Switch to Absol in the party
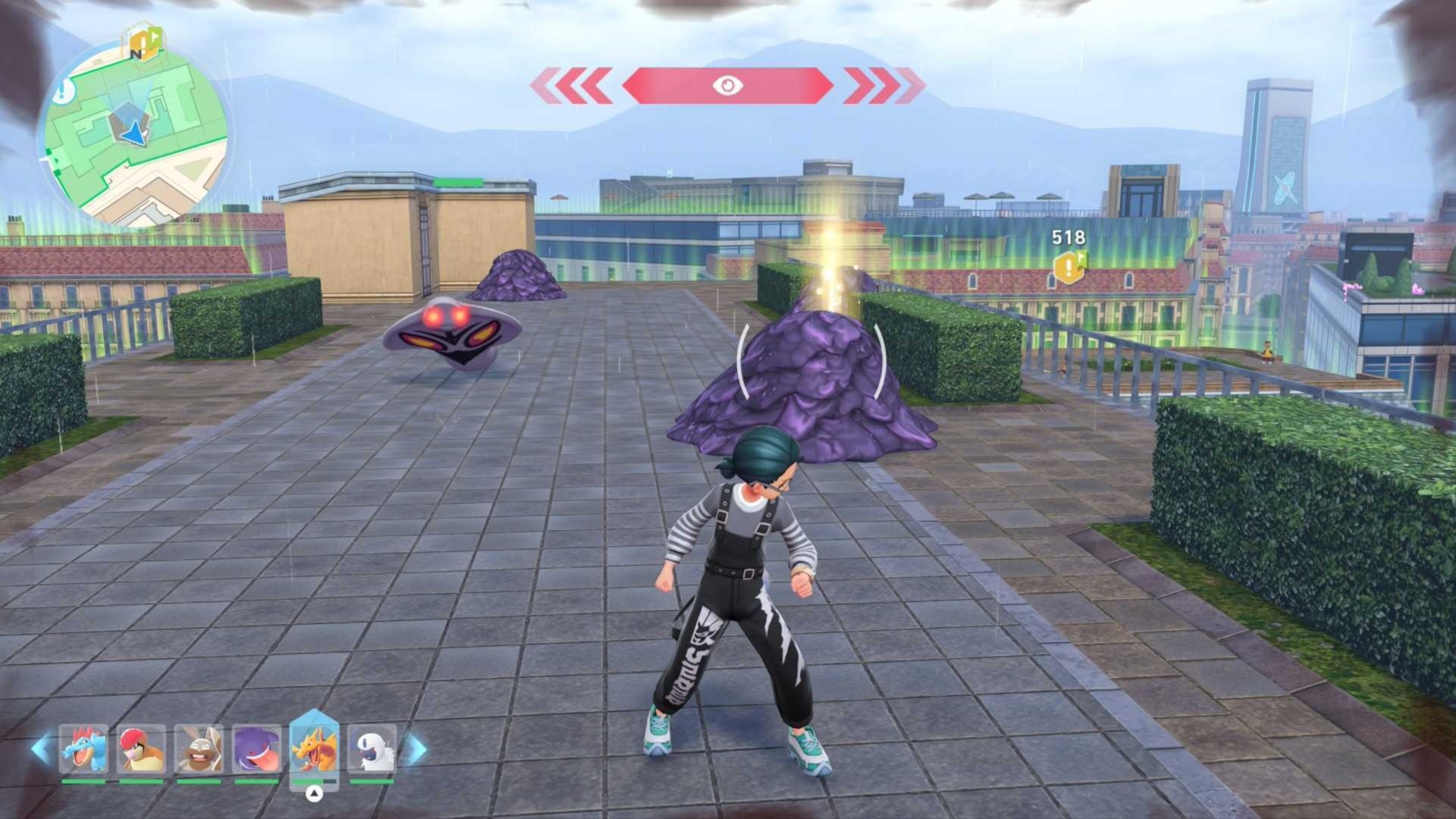This screenshot has width=1456, height=819. pos(372,749)
